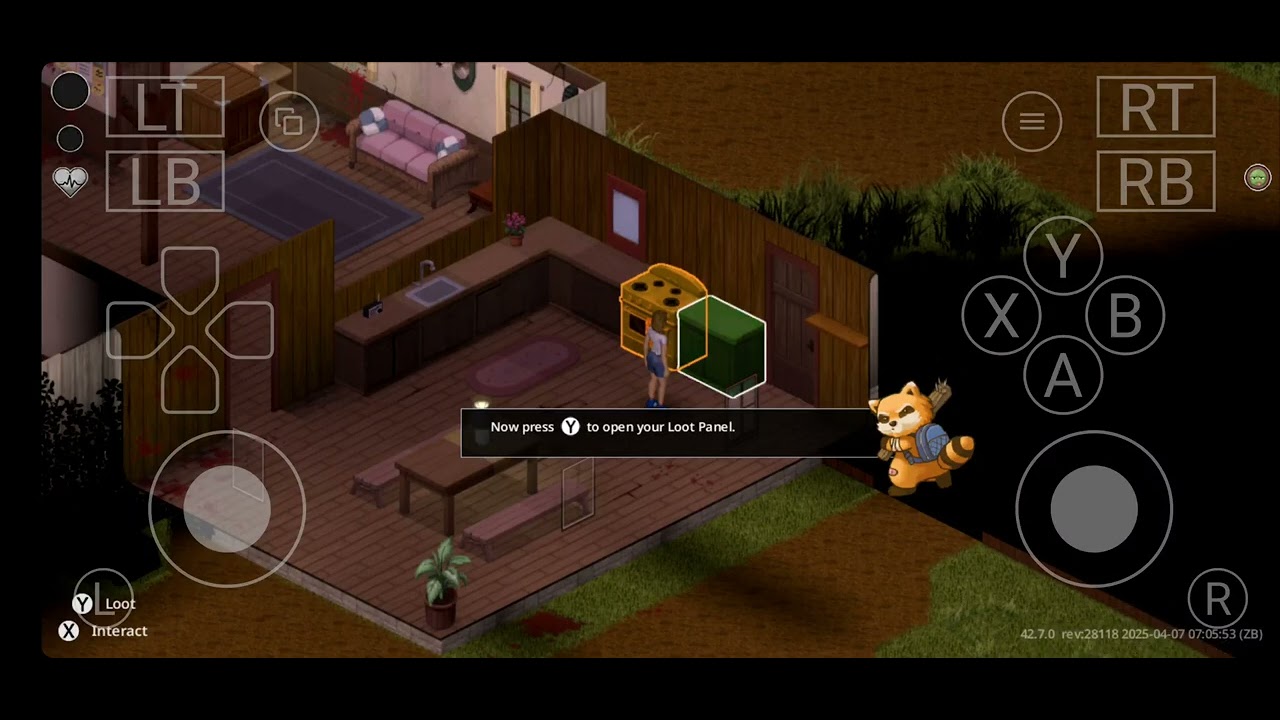Tap the on-screen X face button
Viewport: 1280px width, 720px height.
point(1001,317)
